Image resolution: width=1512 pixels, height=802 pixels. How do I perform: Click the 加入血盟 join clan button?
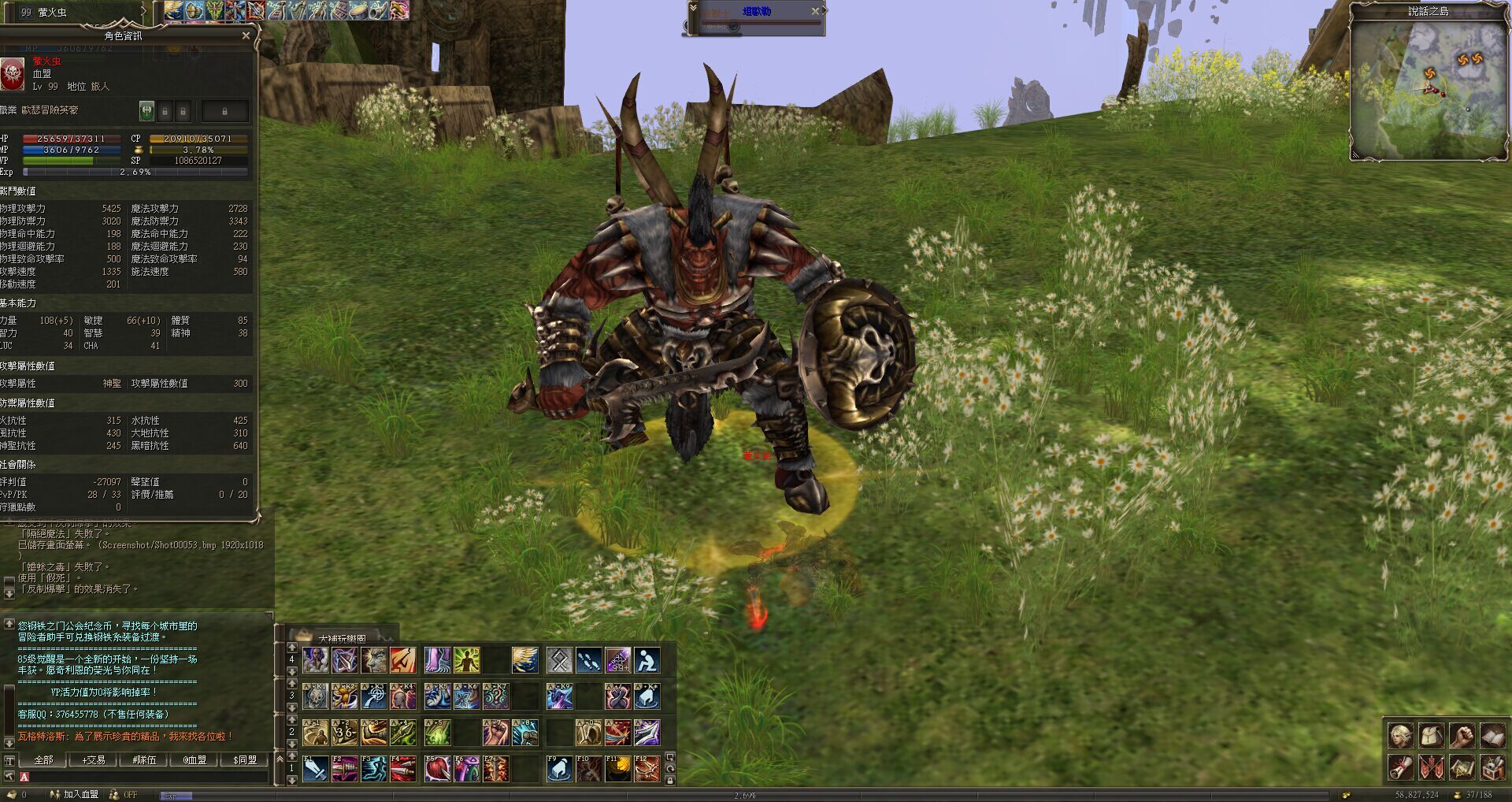point(80,795)
